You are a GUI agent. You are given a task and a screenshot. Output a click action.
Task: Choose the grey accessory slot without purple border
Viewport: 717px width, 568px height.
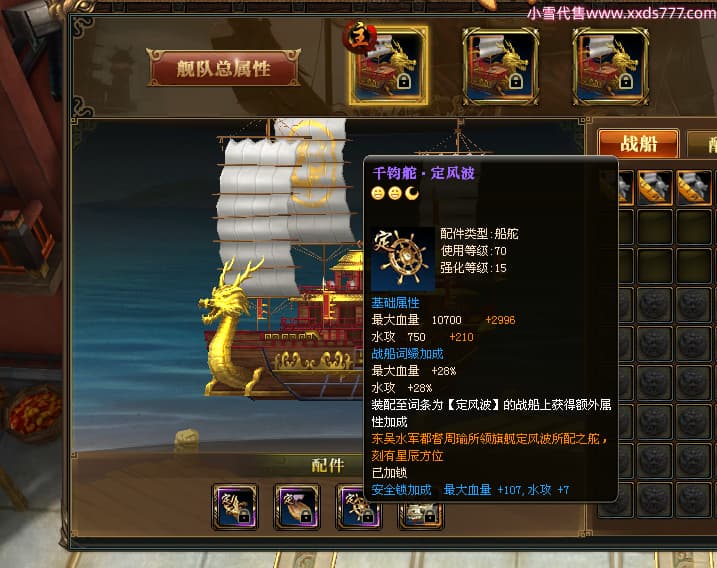coord(421,510)
